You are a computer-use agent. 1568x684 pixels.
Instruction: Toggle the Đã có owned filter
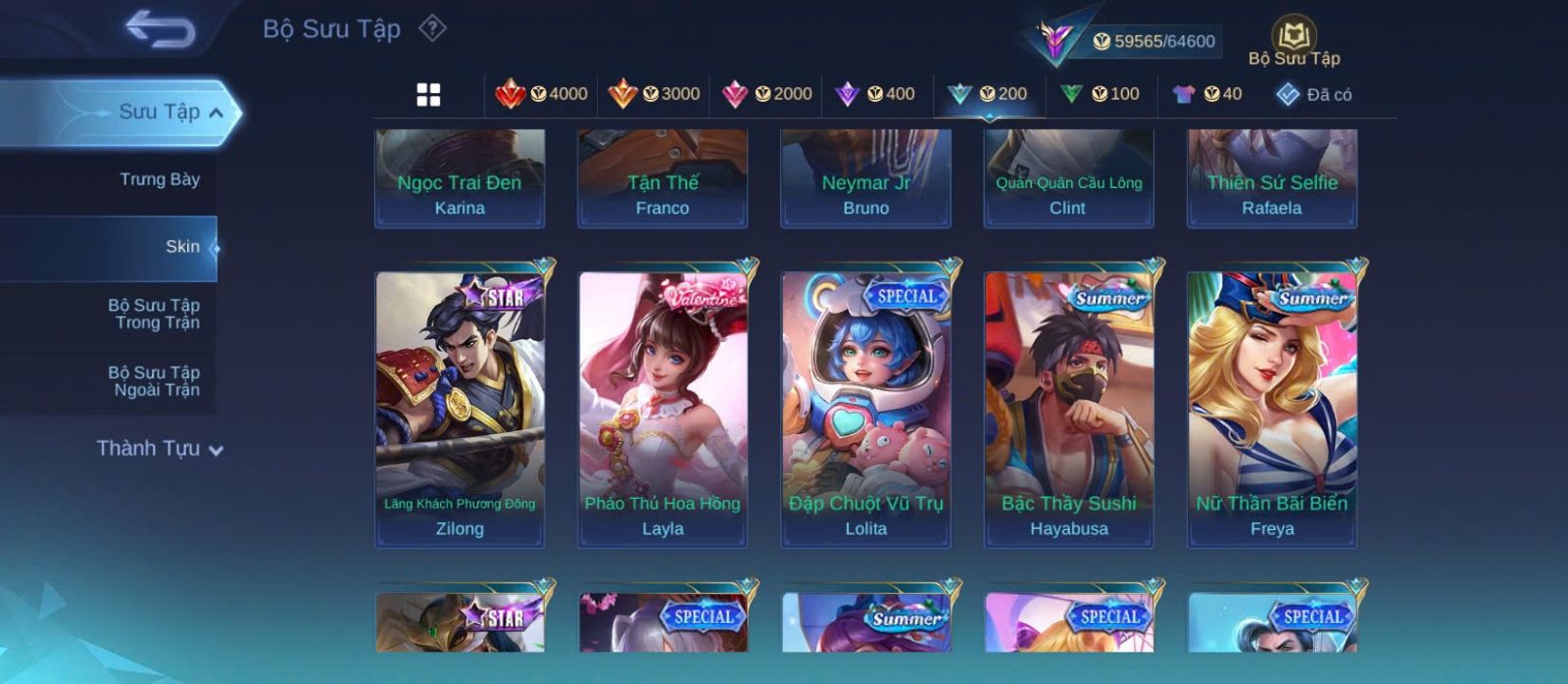click(1314, 94)
